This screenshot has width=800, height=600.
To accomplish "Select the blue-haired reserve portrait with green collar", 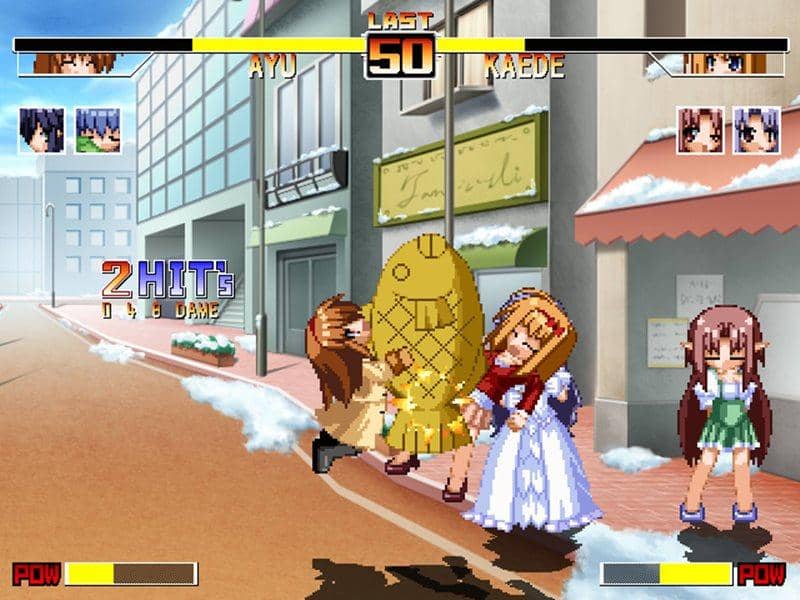I will point(98,130).
